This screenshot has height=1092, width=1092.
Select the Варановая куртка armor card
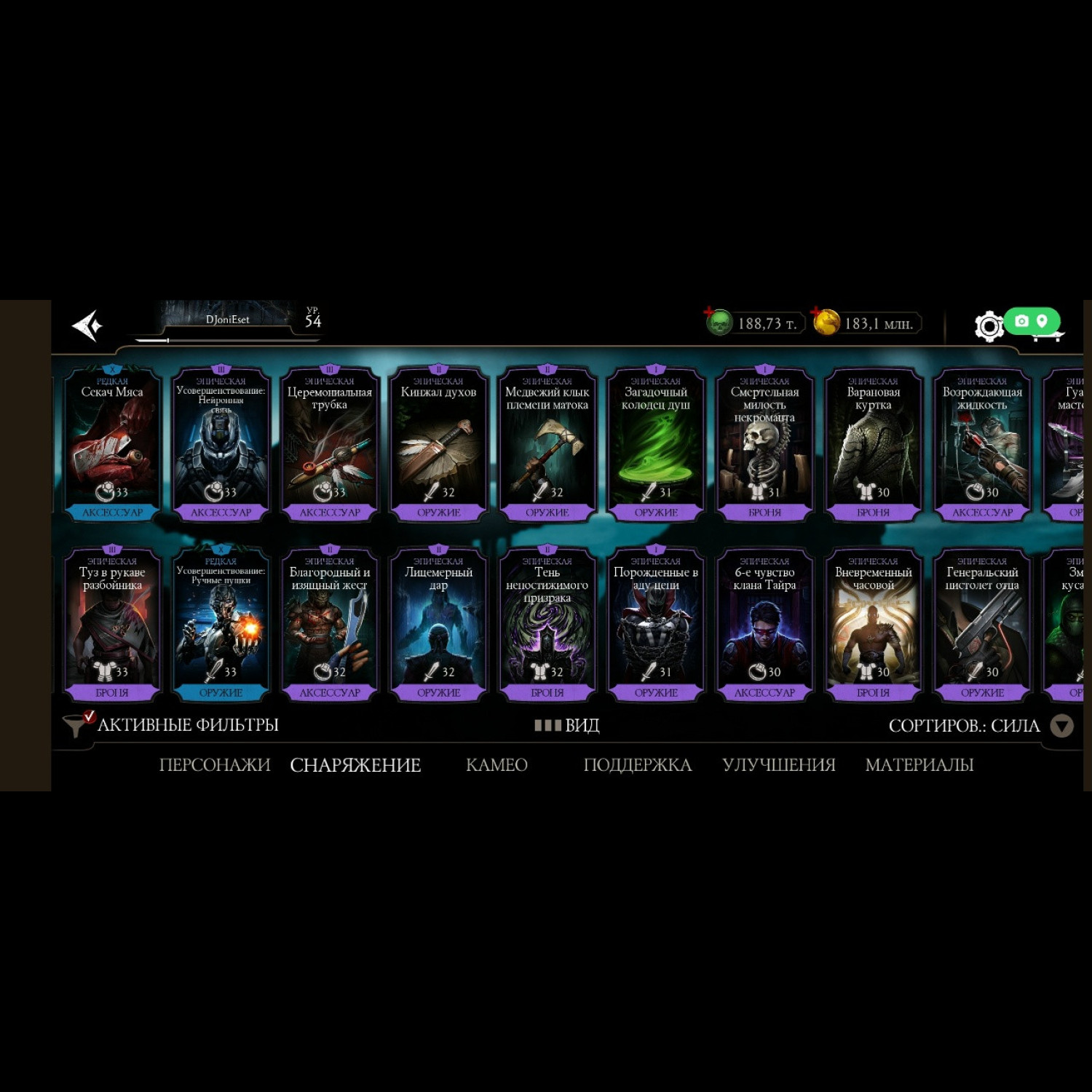(x=873, y=444)
